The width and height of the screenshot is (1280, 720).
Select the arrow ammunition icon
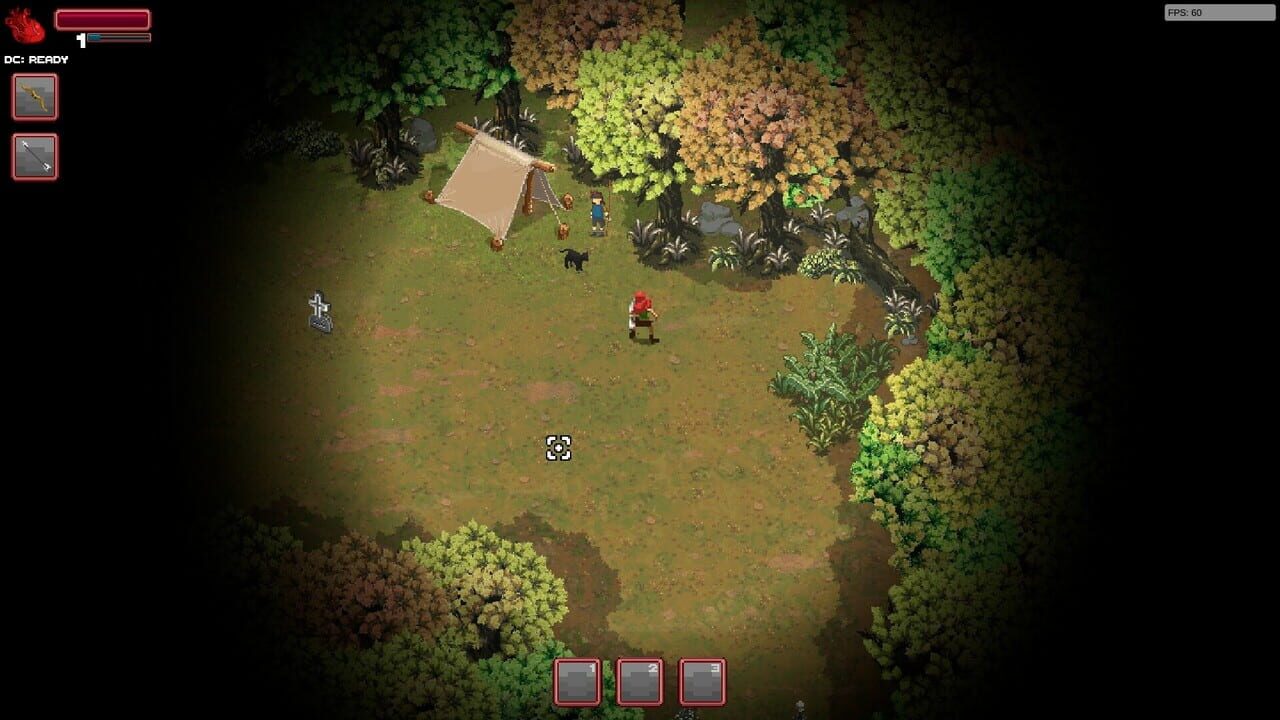[34, 157]
